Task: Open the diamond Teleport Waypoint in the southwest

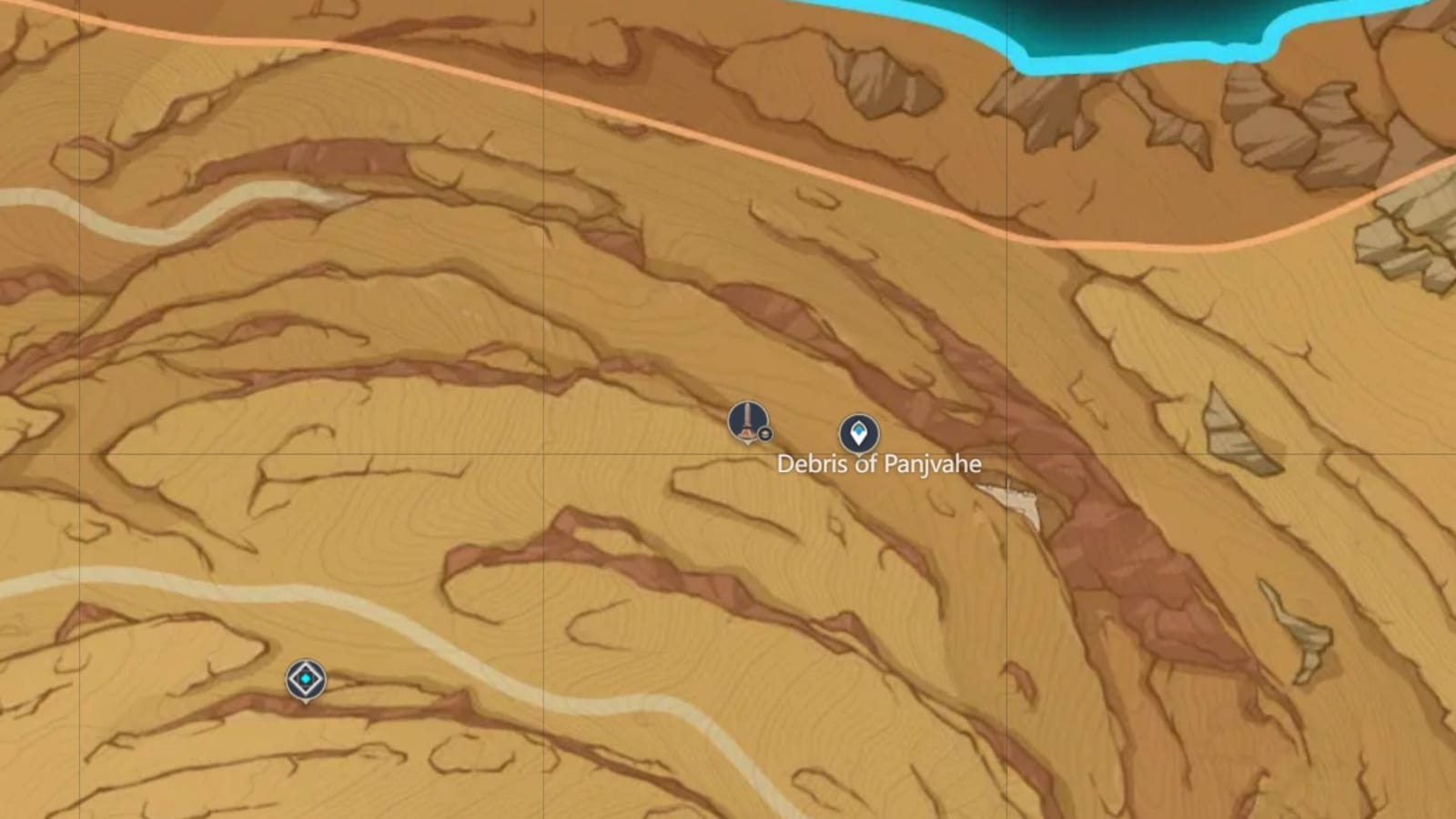Action: (x=305, y=679)
